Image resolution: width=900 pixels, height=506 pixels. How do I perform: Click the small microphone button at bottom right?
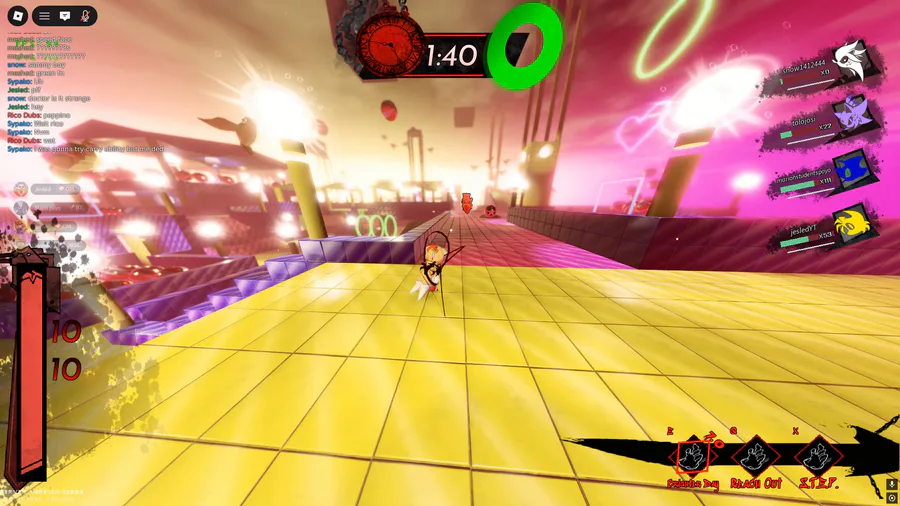pos(892,484)
